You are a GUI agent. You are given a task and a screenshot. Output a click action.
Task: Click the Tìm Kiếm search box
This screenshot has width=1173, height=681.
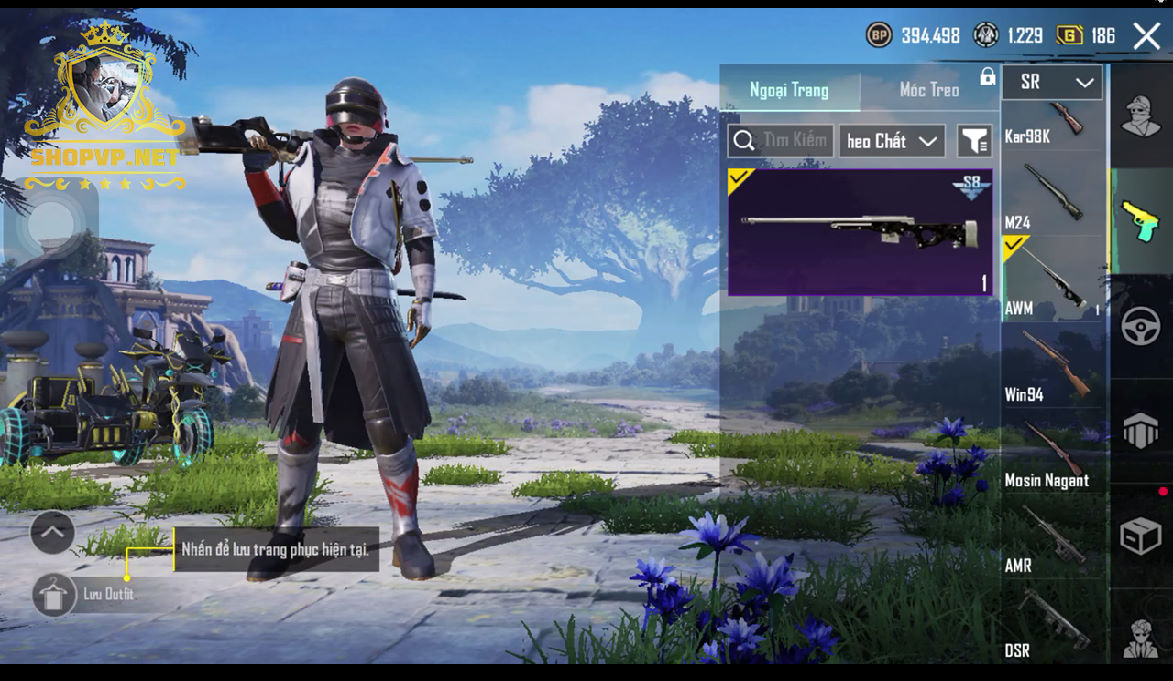(781, 141)
